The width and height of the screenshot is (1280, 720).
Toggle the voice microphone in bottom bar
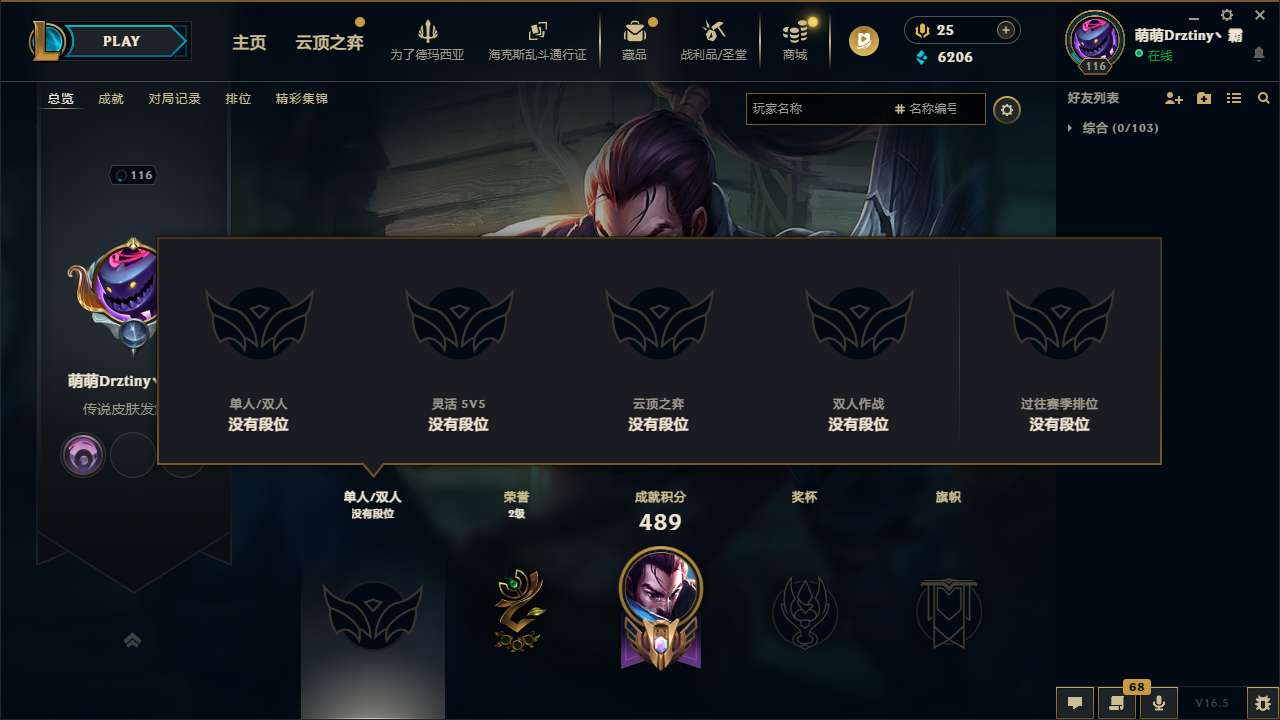click(x=1160, y=703)
